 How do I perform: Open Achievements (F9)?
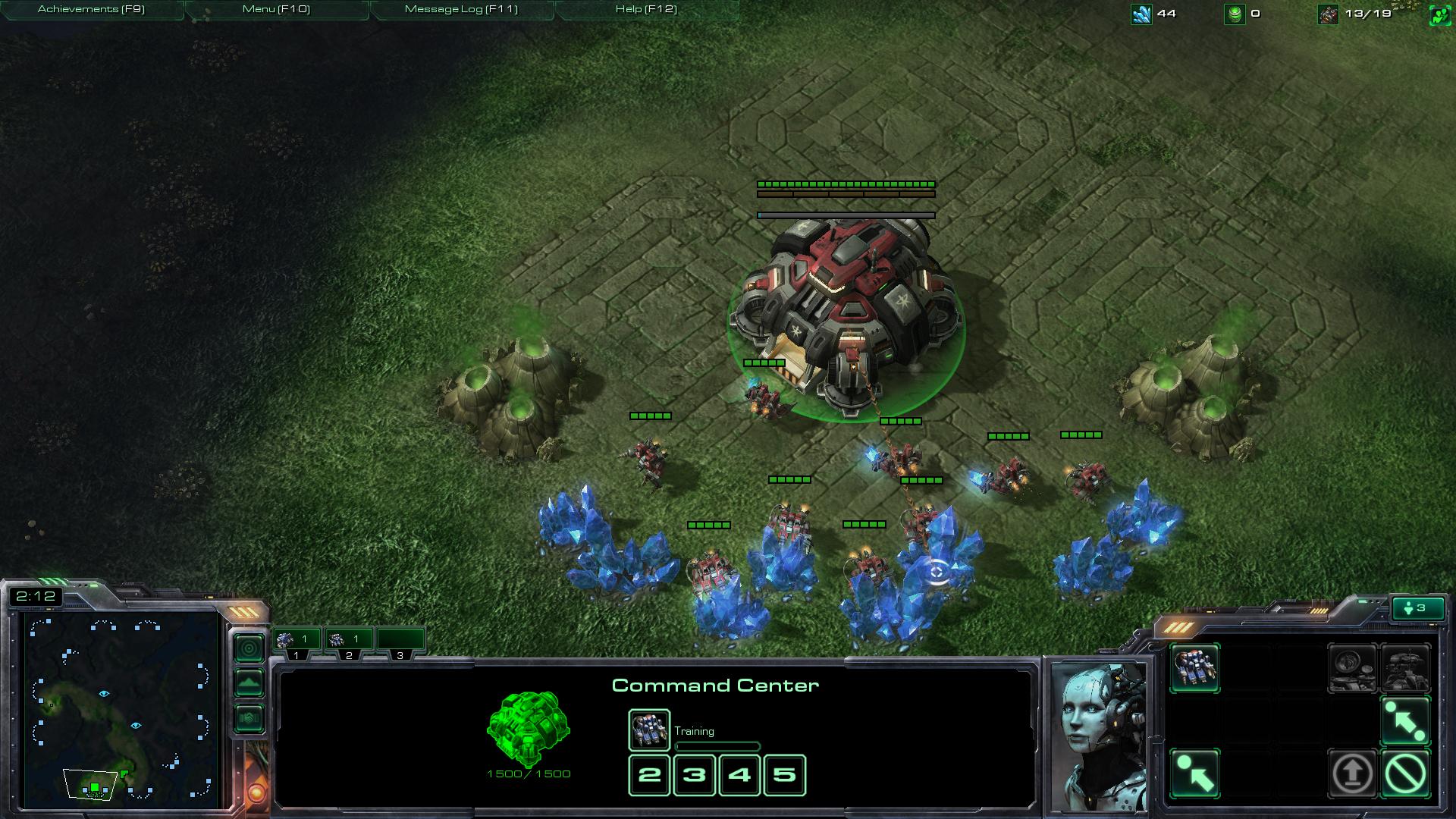click(91, 10)
